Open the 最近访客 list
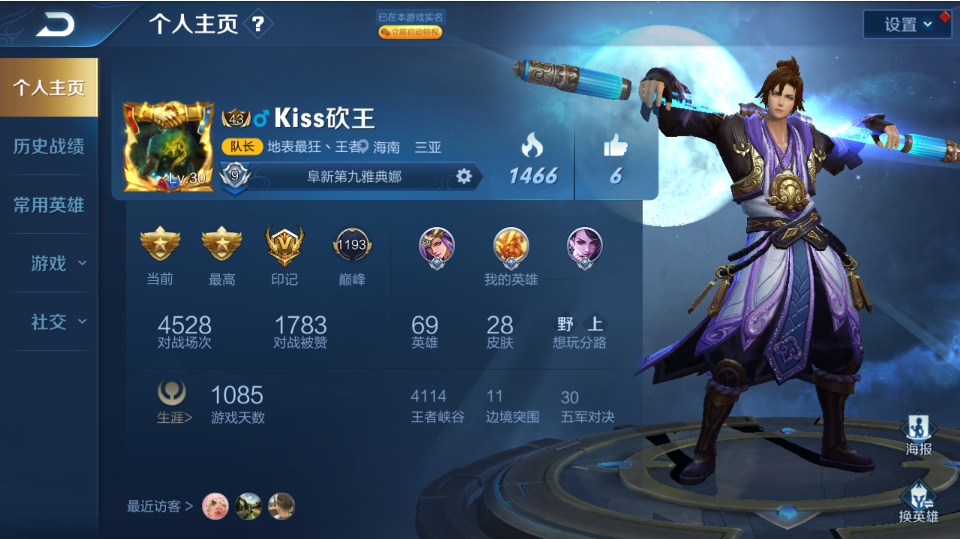960x539 pixels. (x=160, y=506)
